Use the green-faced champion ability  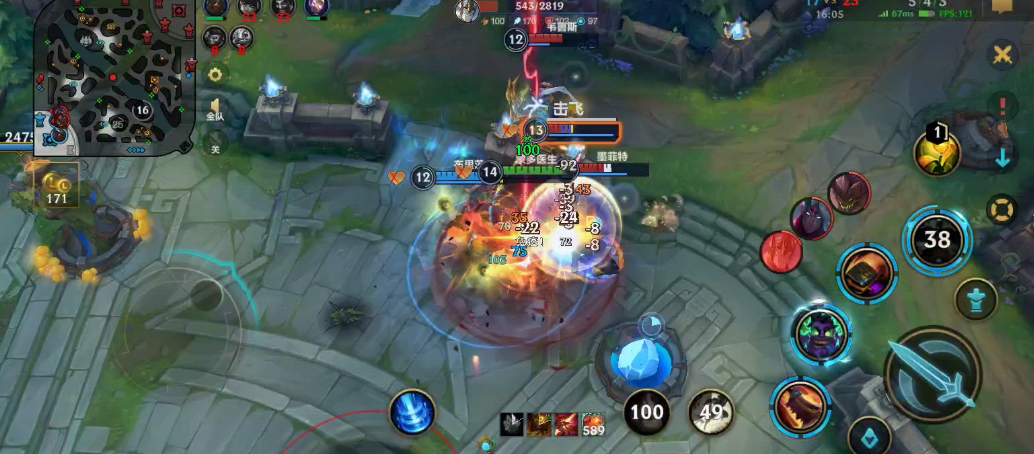pyautogui.click(x=821, y=333)
